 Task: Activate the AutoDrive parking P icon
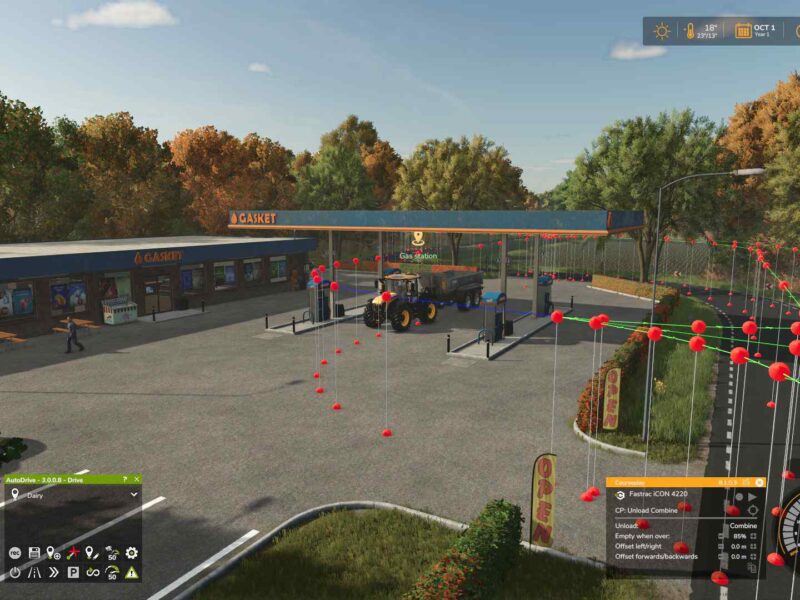click(x=73, y=573)
